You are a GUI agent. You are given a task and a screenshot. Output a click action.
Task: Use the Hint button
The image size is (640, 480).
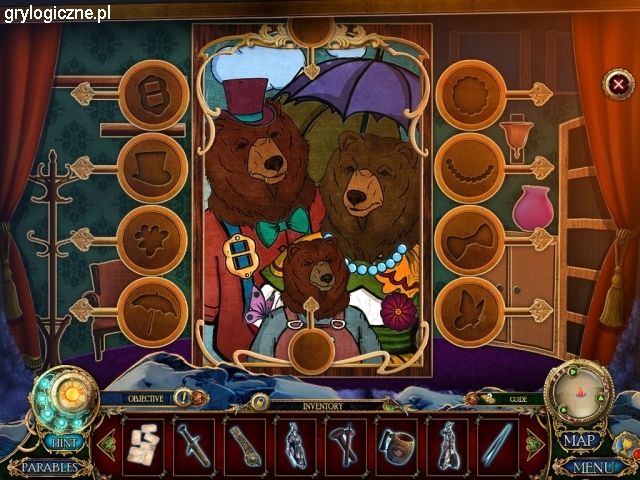pyautogui.click(x=65, y=441)
